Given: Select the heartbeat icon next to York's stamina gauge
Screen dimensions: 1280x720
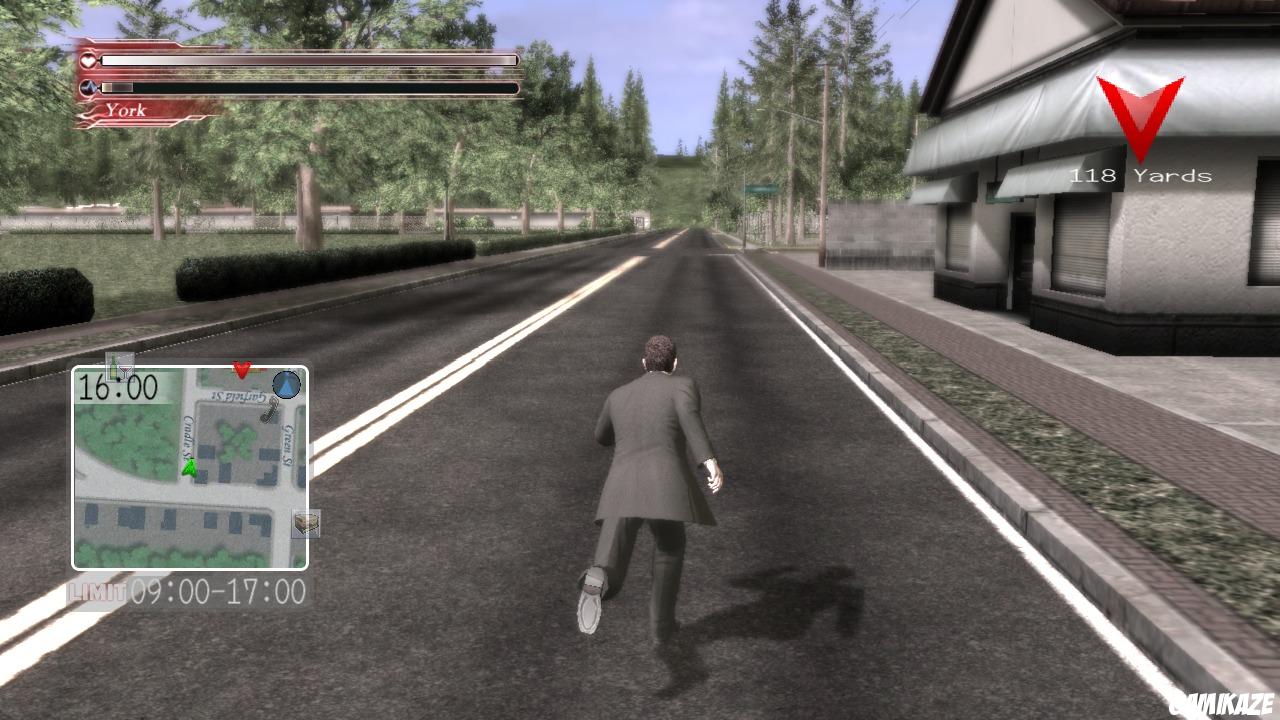Looking at the screenshot, I should [x=88, y=87].
